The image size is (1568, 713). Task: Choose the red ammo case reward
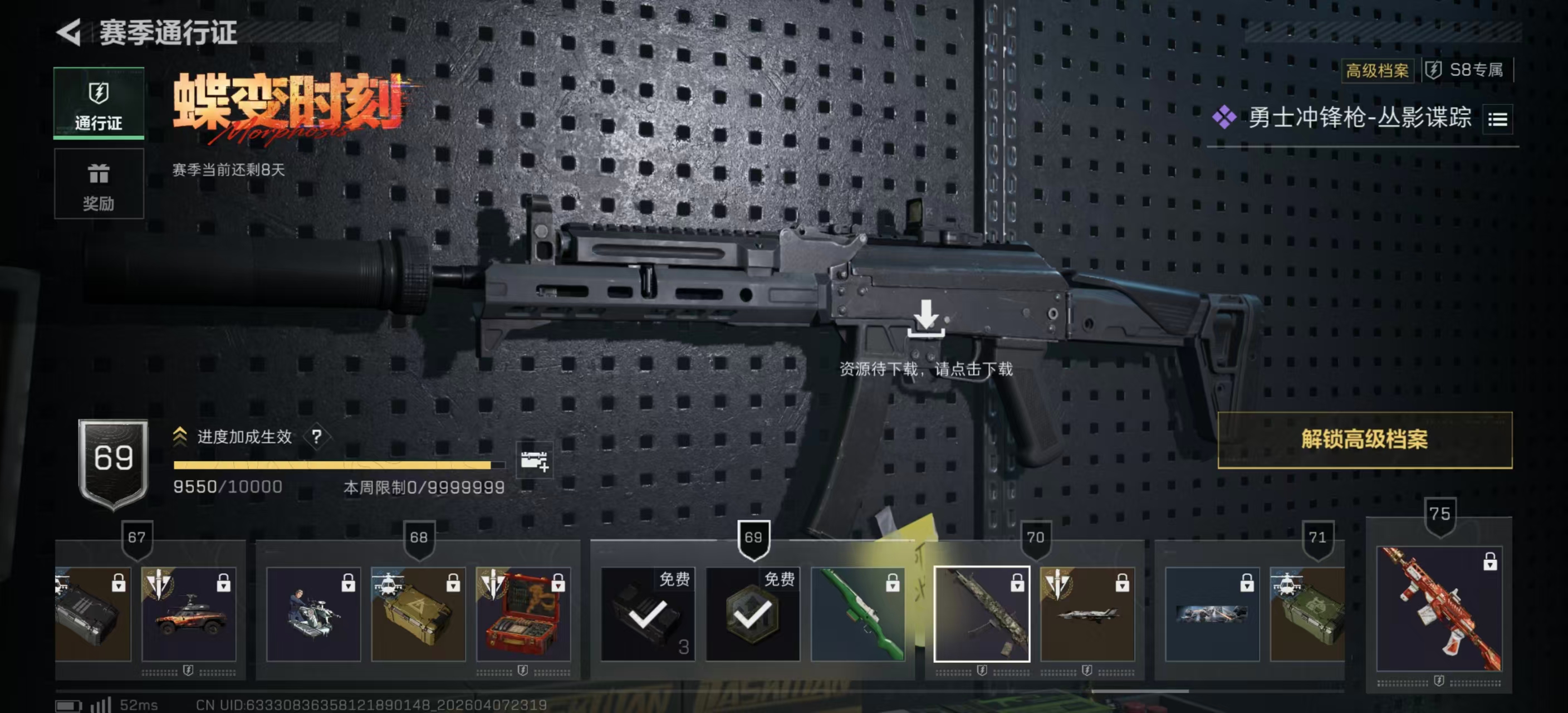click(x=523, y=614)
